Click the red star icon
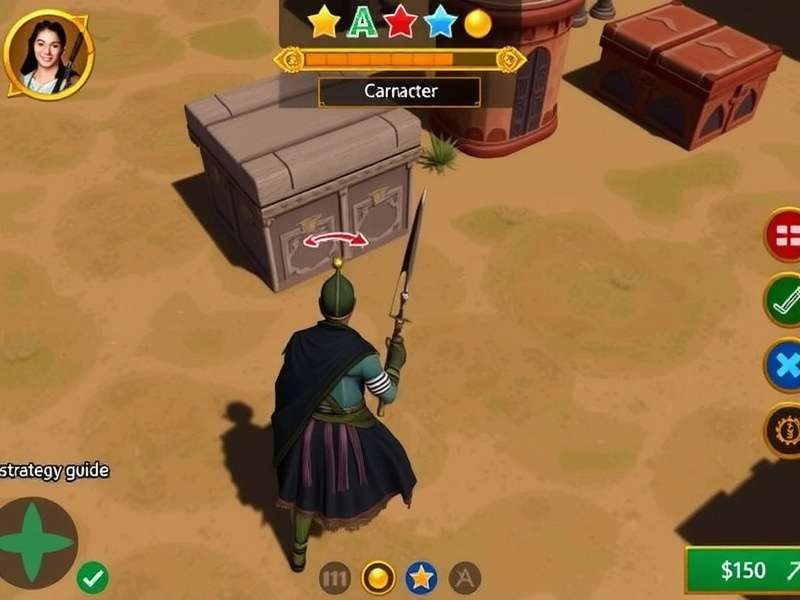The image size is (800, 600). 400,22
